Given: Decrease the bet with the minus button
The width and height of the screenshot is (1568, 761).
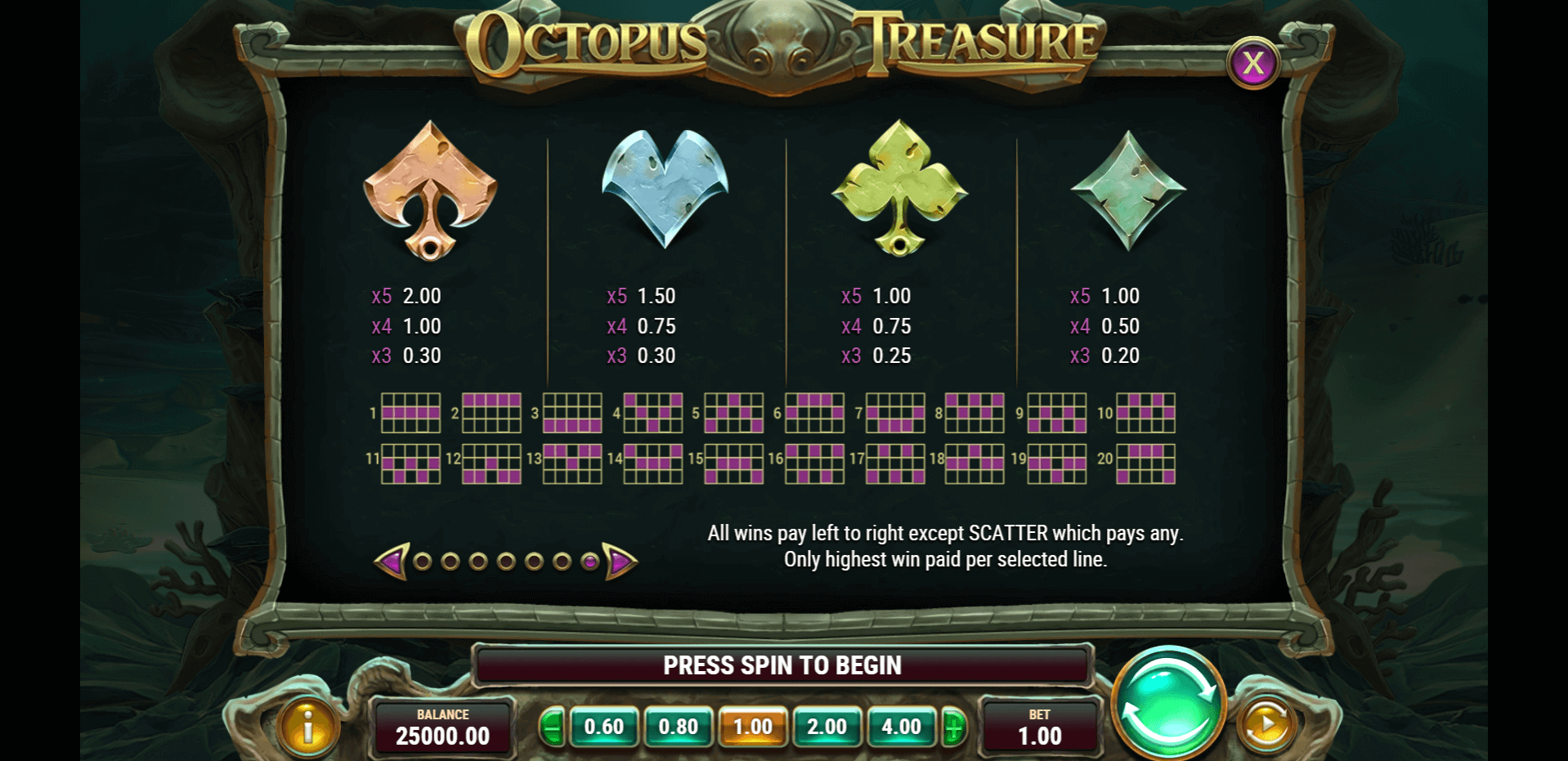Looking at the screenshot, I should (x=552, y=727).
